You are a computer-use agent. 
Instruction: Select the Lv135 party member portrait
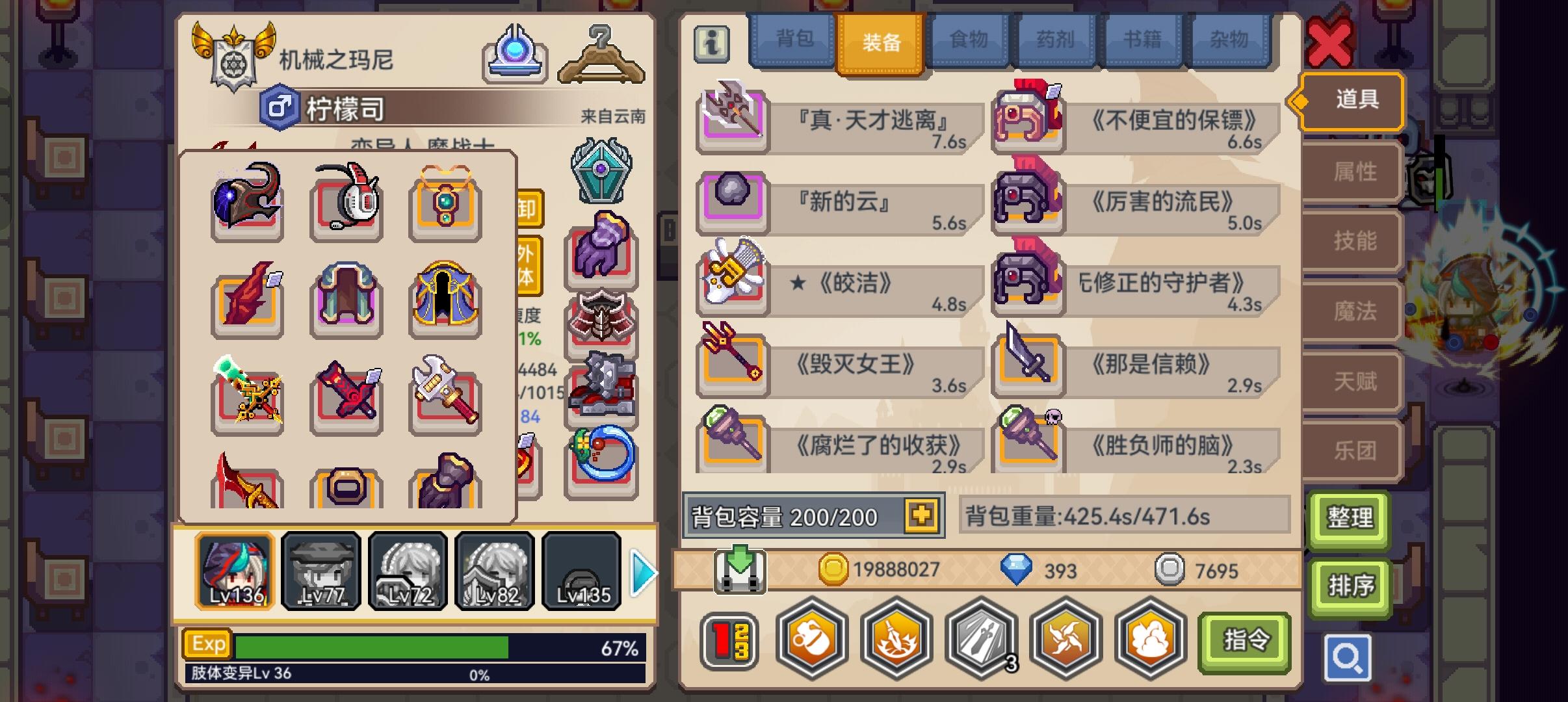click(x=581, y=572)
